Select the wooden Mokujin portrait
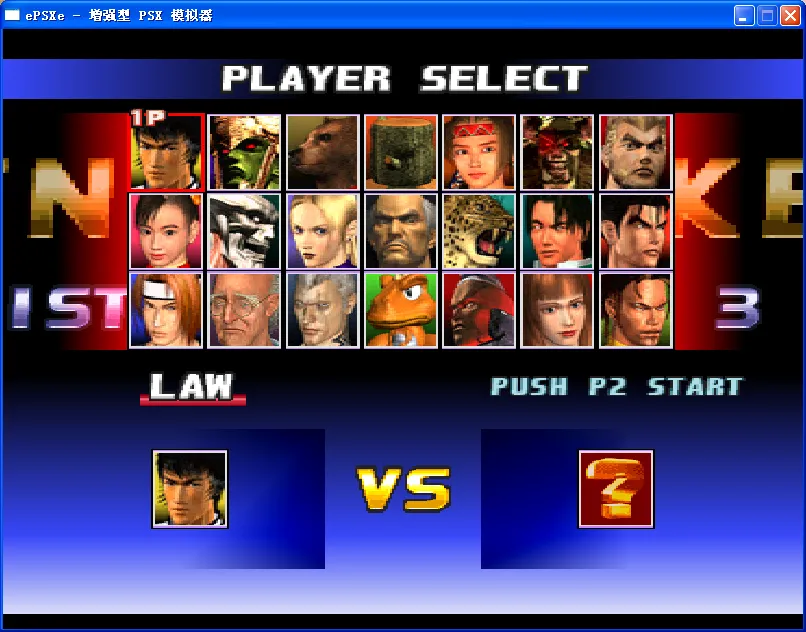806x632 pixels. point(400,152)
